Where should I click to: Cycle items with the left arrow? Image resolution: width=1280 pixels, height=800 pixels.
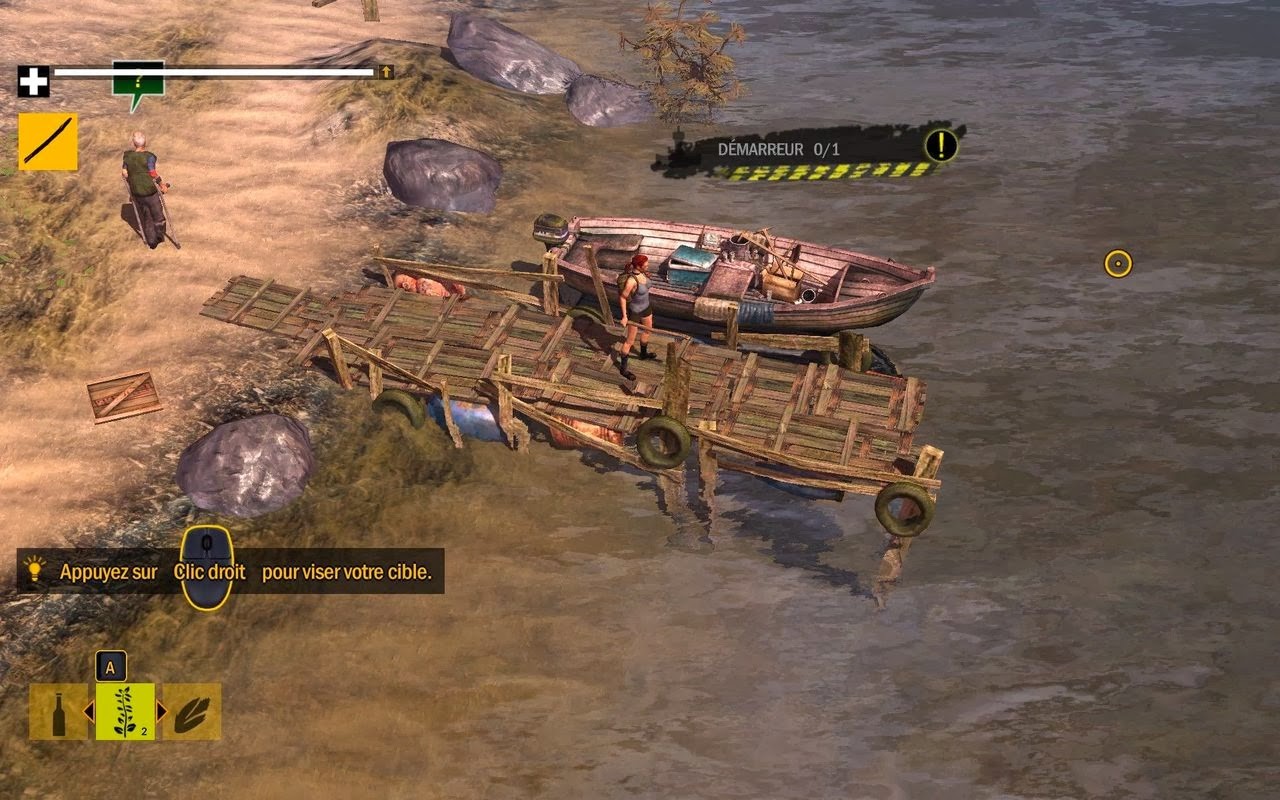click(x=88, y=712)
